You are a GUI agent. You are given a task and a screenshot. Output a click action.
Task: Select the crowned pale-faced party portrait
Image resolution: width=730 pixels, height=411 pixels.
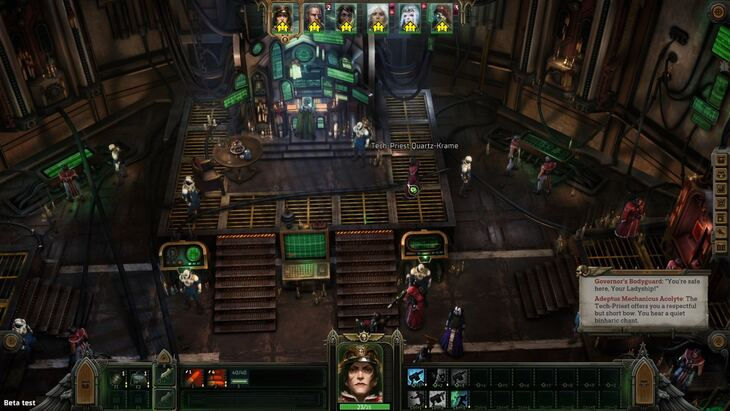409,17
